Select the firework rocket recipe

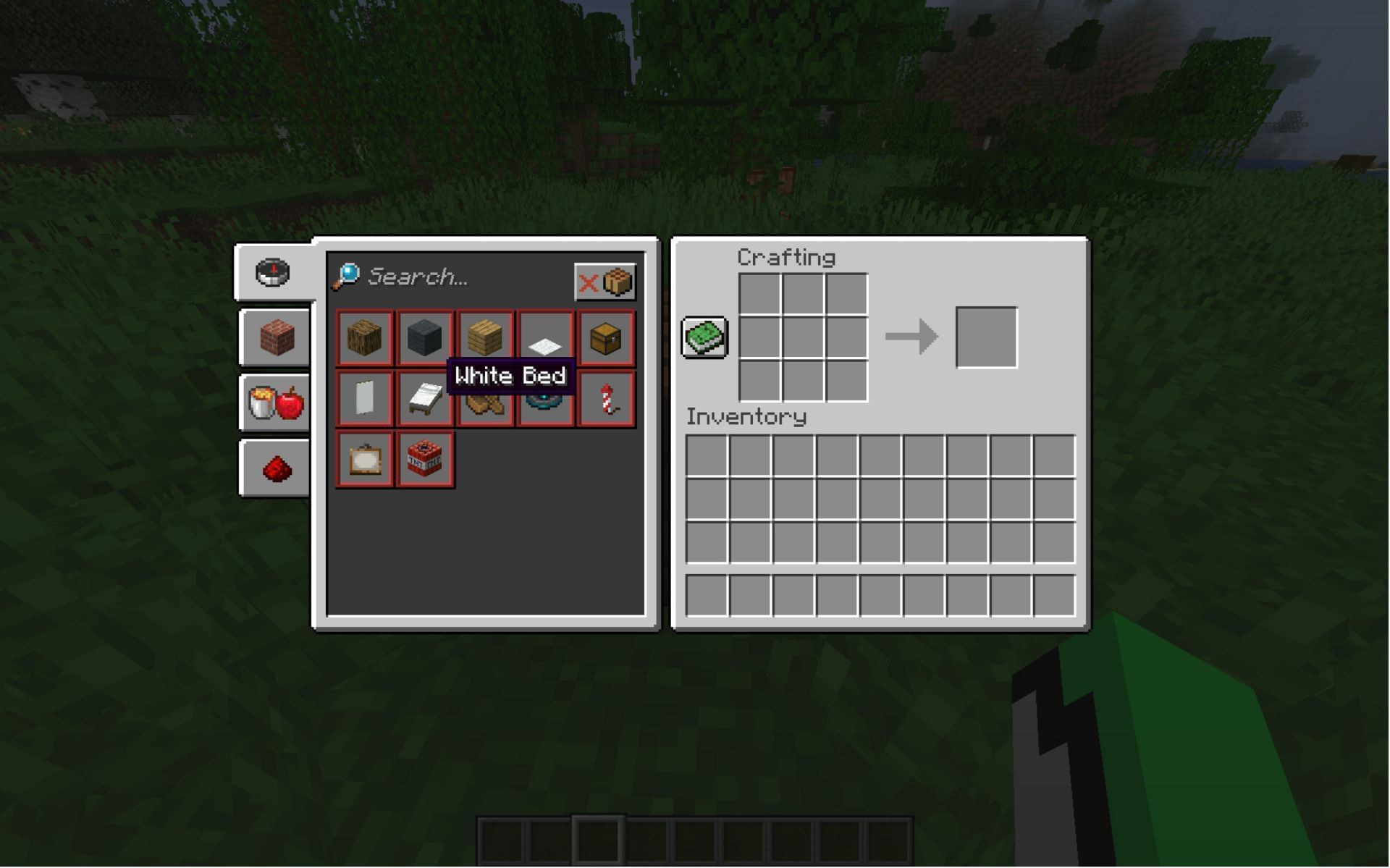[605, 397]
